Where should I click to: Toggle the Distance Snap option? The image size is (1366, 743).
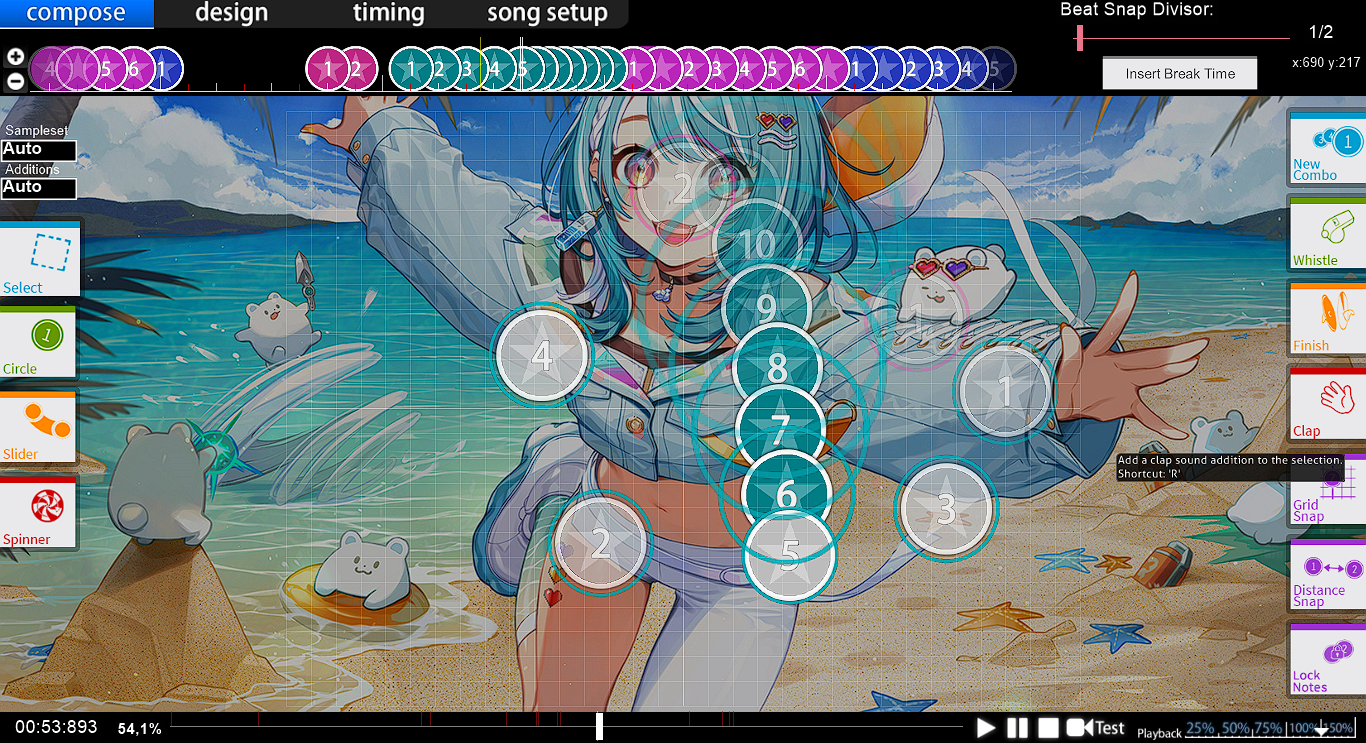click(x=1327, y=576)
